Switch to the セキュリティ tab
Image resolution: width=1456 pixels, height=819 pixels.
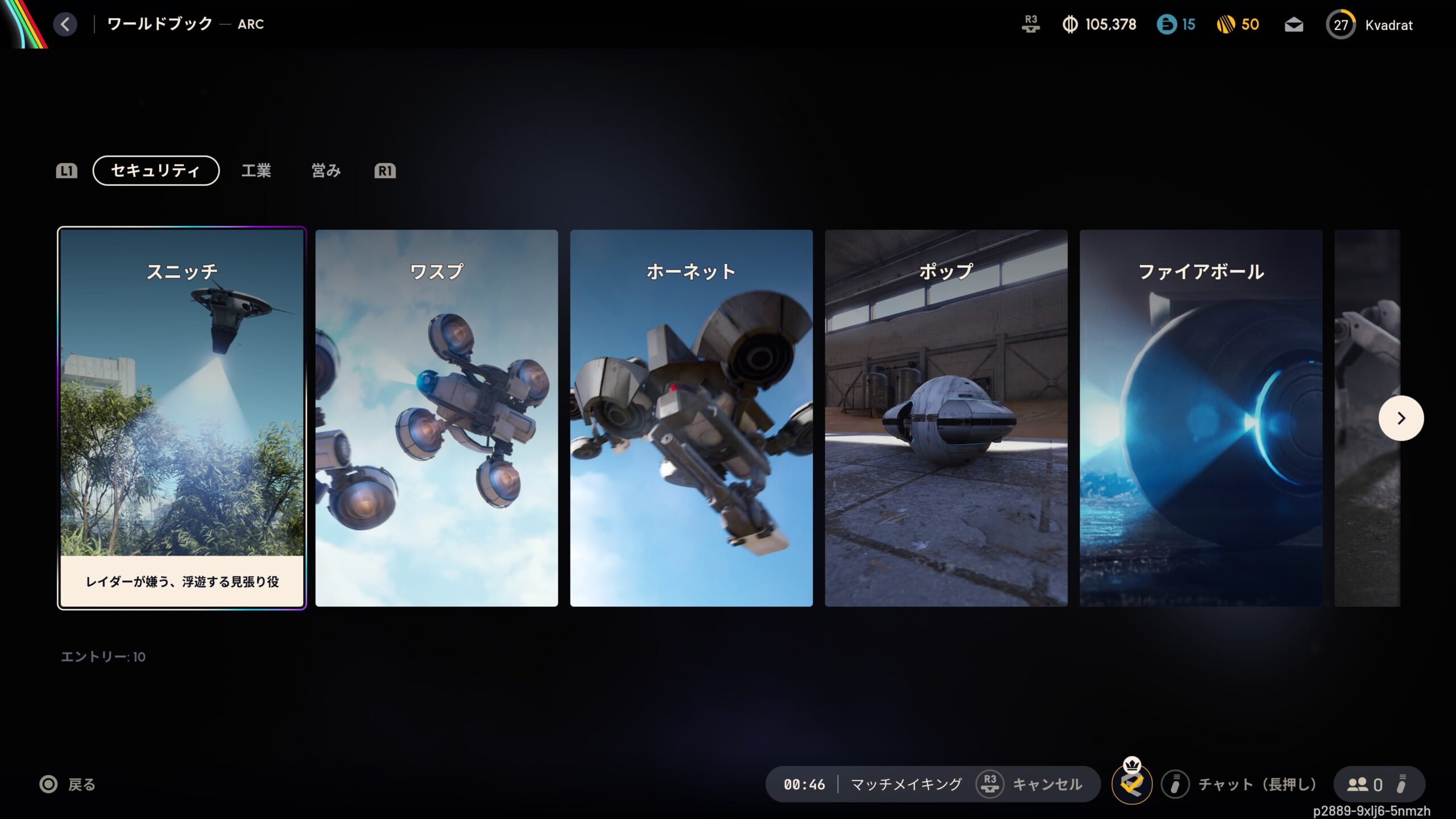coord(156,171)
